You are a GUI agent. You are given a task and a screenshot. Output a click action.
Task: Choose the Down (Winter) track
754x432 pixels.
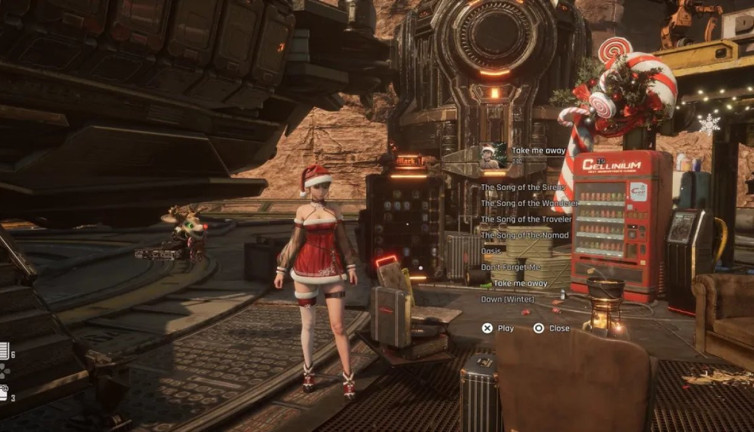(510, 299)
